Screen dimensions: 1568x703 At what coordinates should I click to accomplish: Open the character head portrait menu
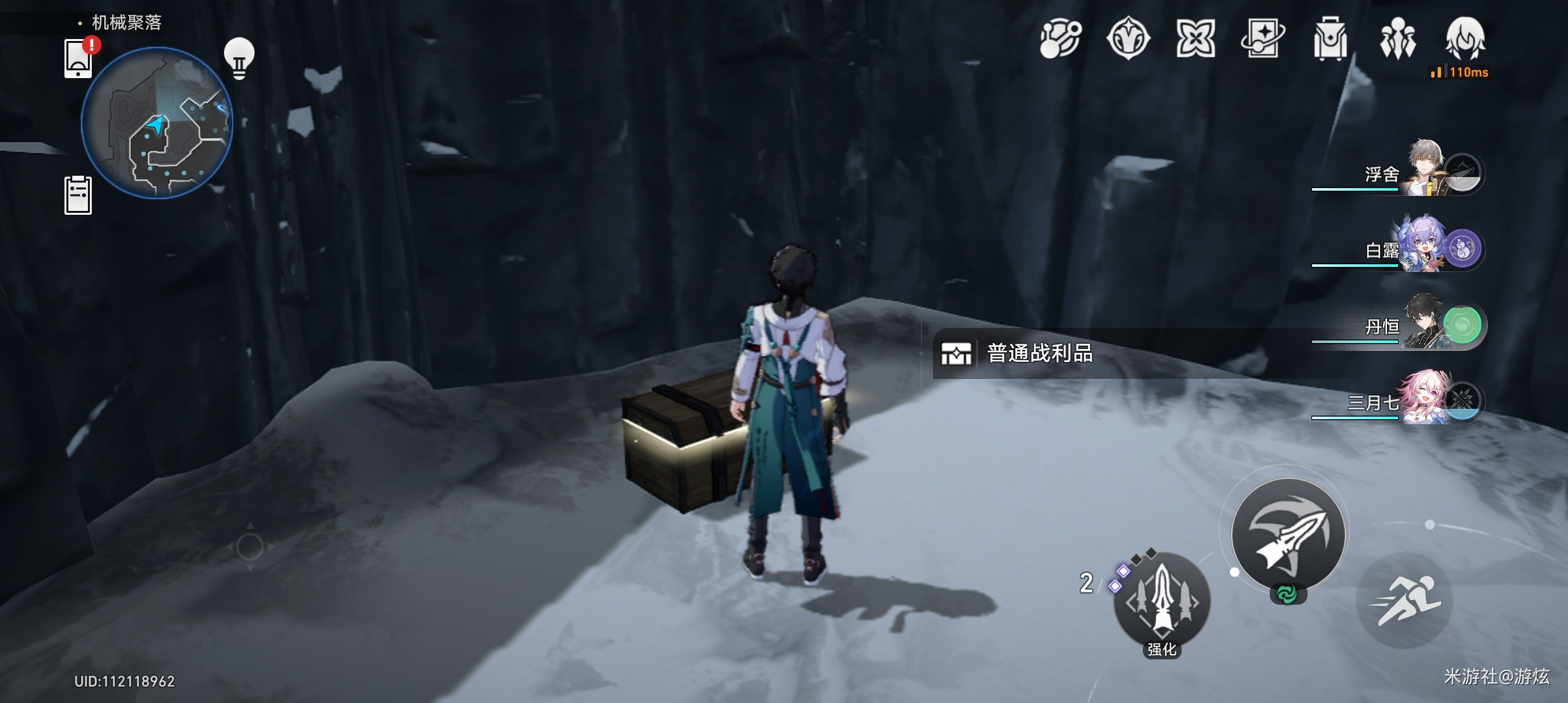1465,39
